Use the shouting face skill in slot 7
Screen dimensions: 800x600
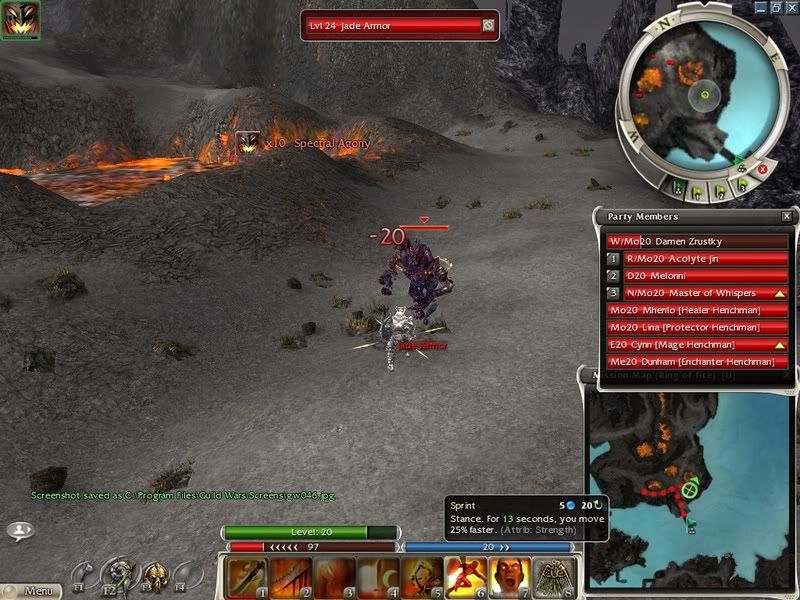click(507, 577)
